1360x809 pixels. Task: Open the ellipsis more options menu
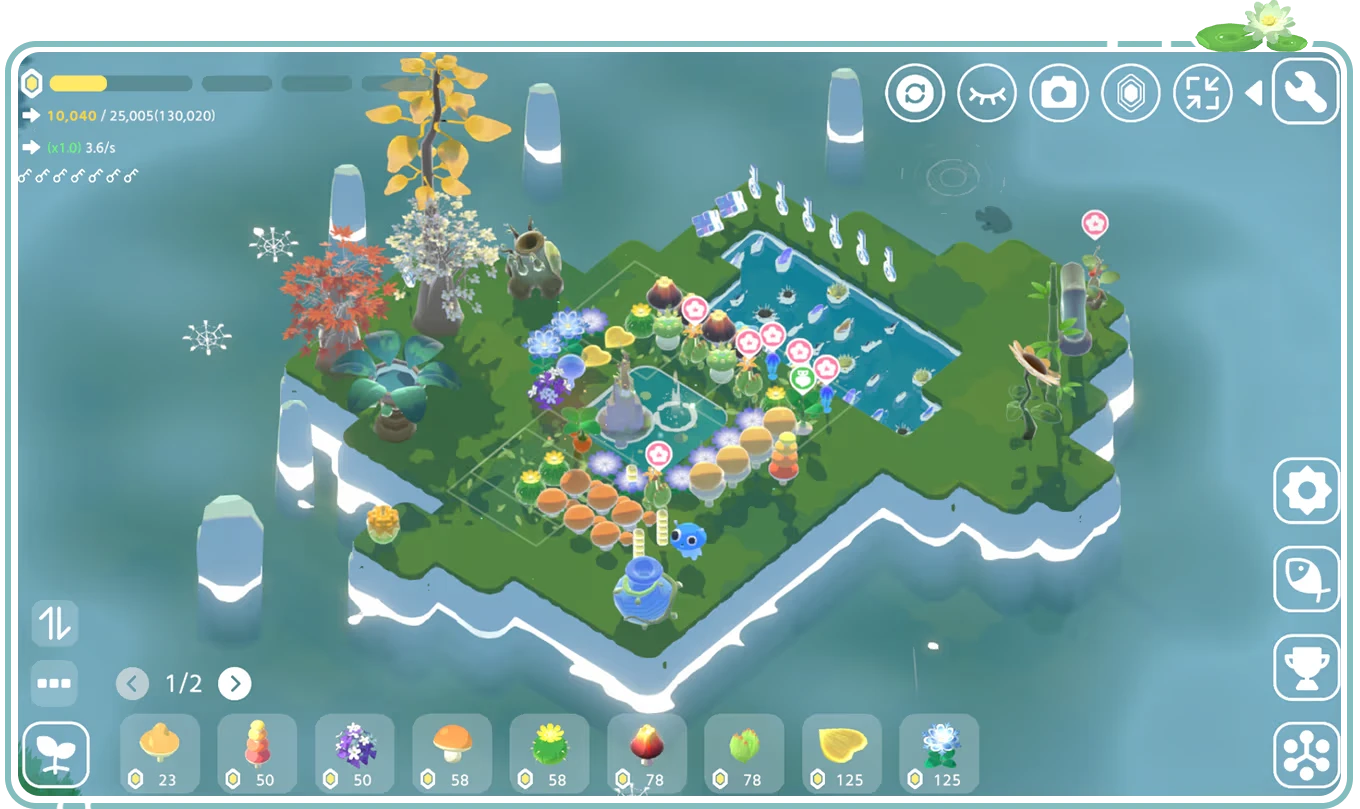(55, 684)
